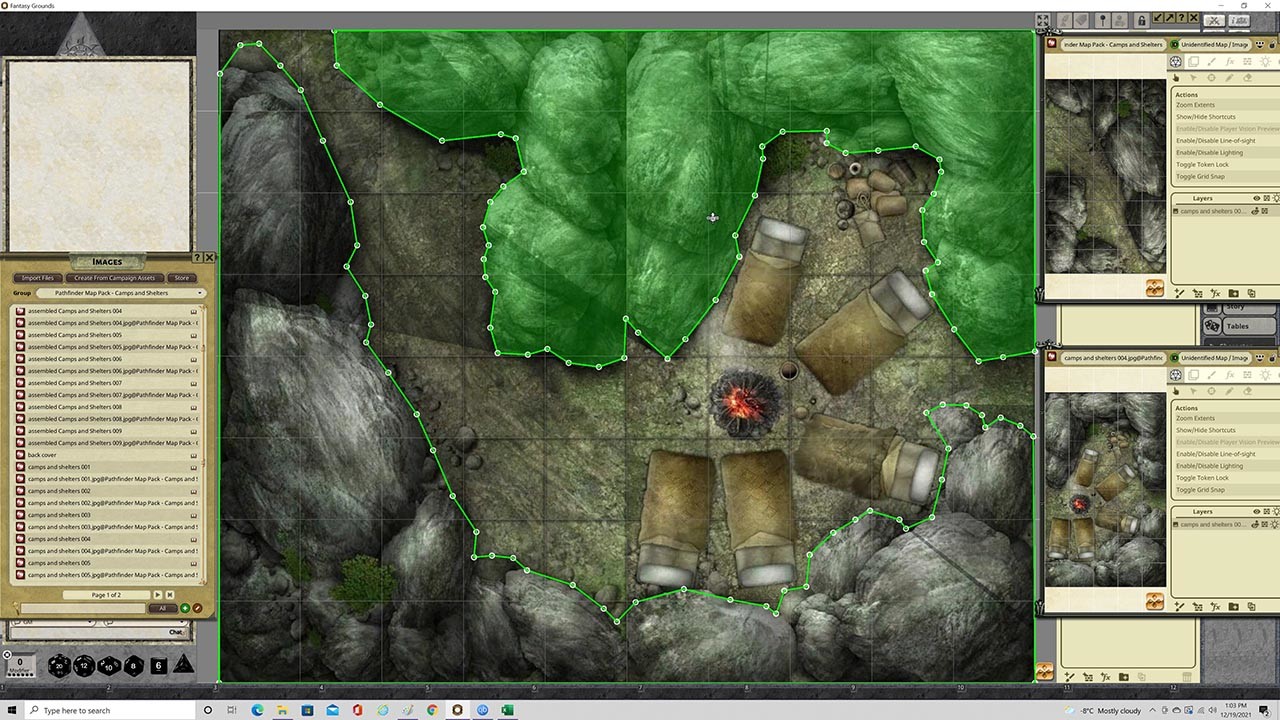
Task: Click the folder icon at the bottom of Layers
Action: 1234,292
